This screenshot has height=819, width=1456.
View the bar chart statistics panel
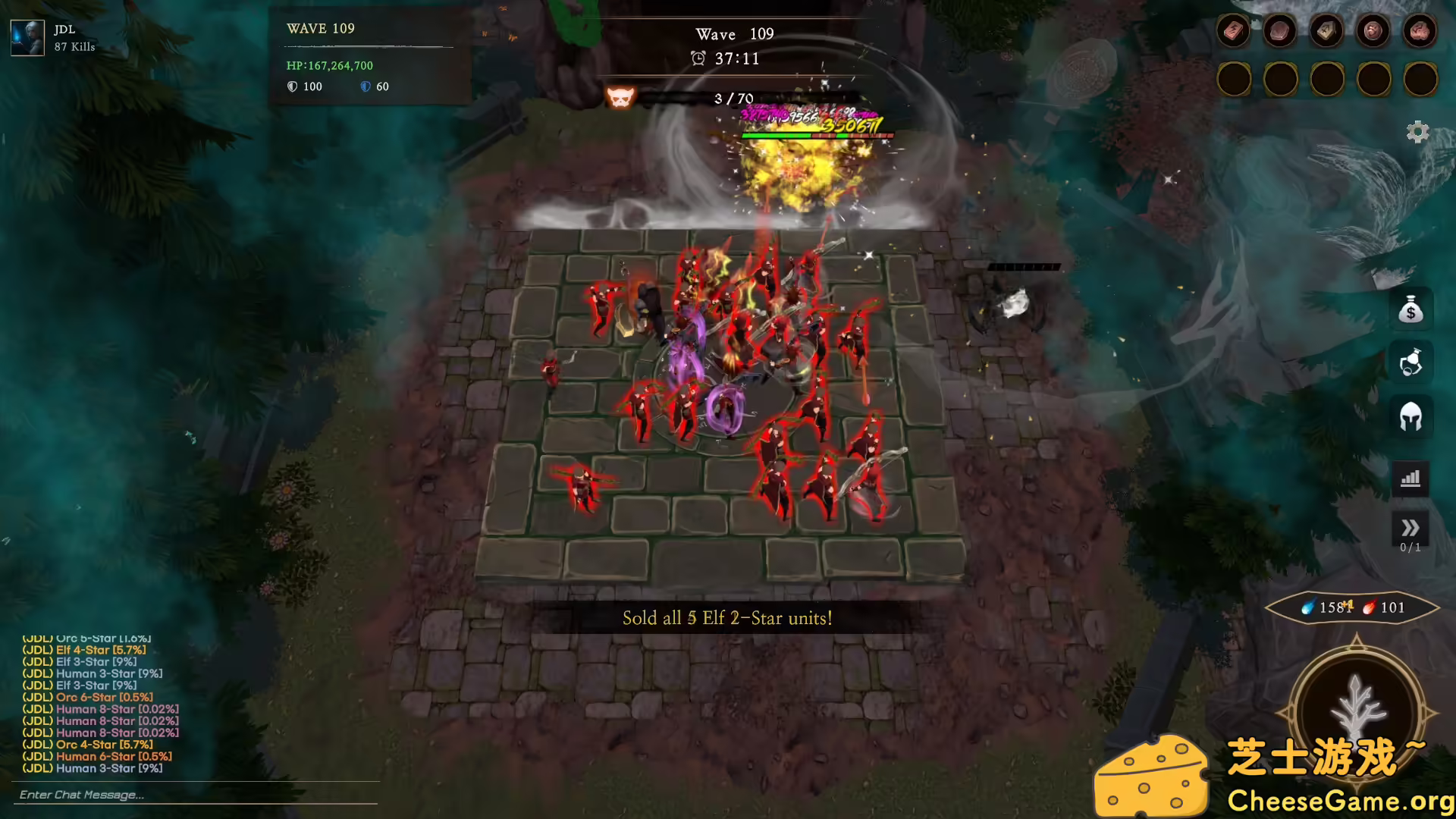(x=1410, y=479)
